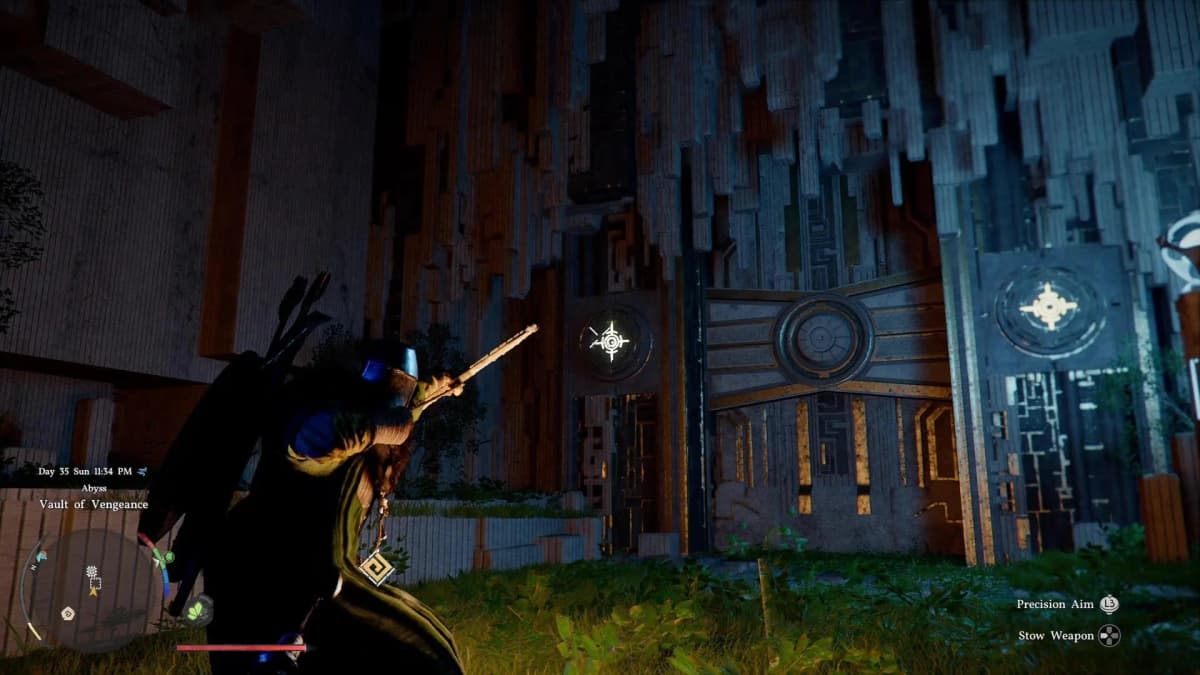Click the pentagon marker on the minimap
Screen dimensions: 1200x675
68,613
